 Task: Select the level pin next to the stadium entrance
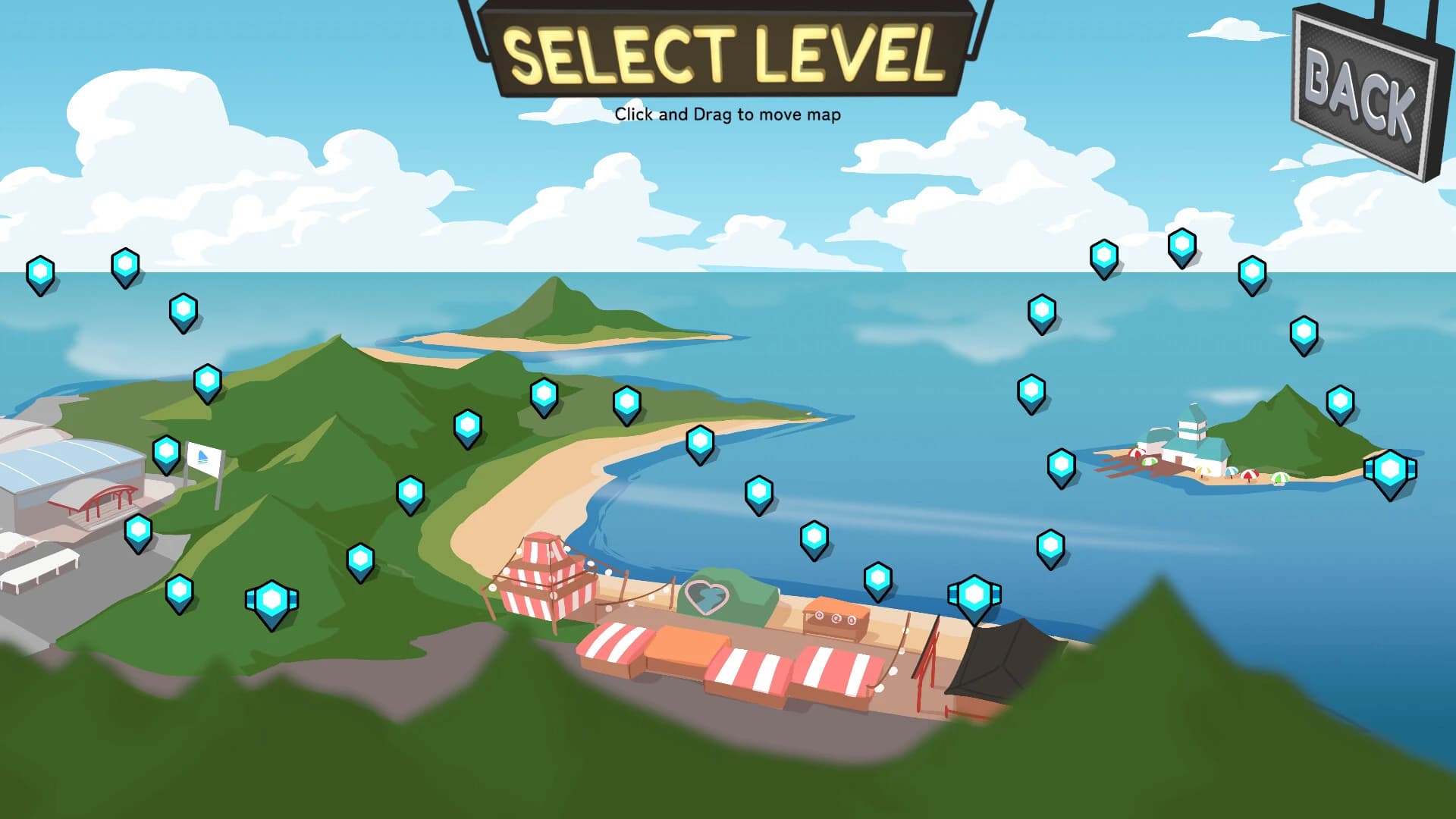(137, 531)
